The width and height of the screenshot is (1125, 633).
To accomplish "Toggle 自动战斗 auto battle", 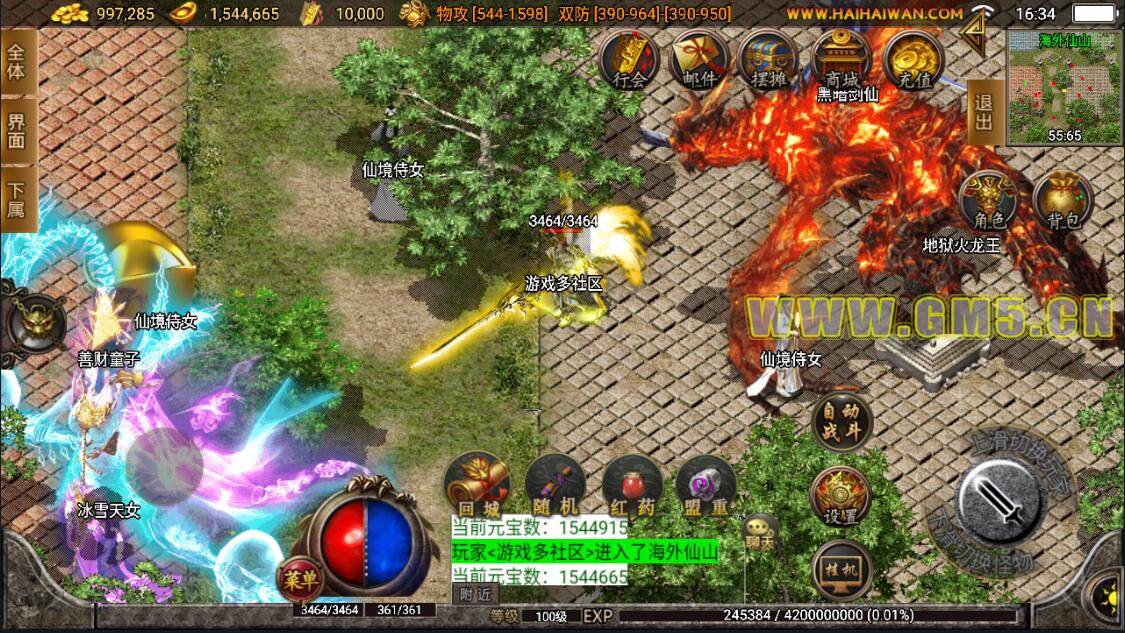I will 841,423.
